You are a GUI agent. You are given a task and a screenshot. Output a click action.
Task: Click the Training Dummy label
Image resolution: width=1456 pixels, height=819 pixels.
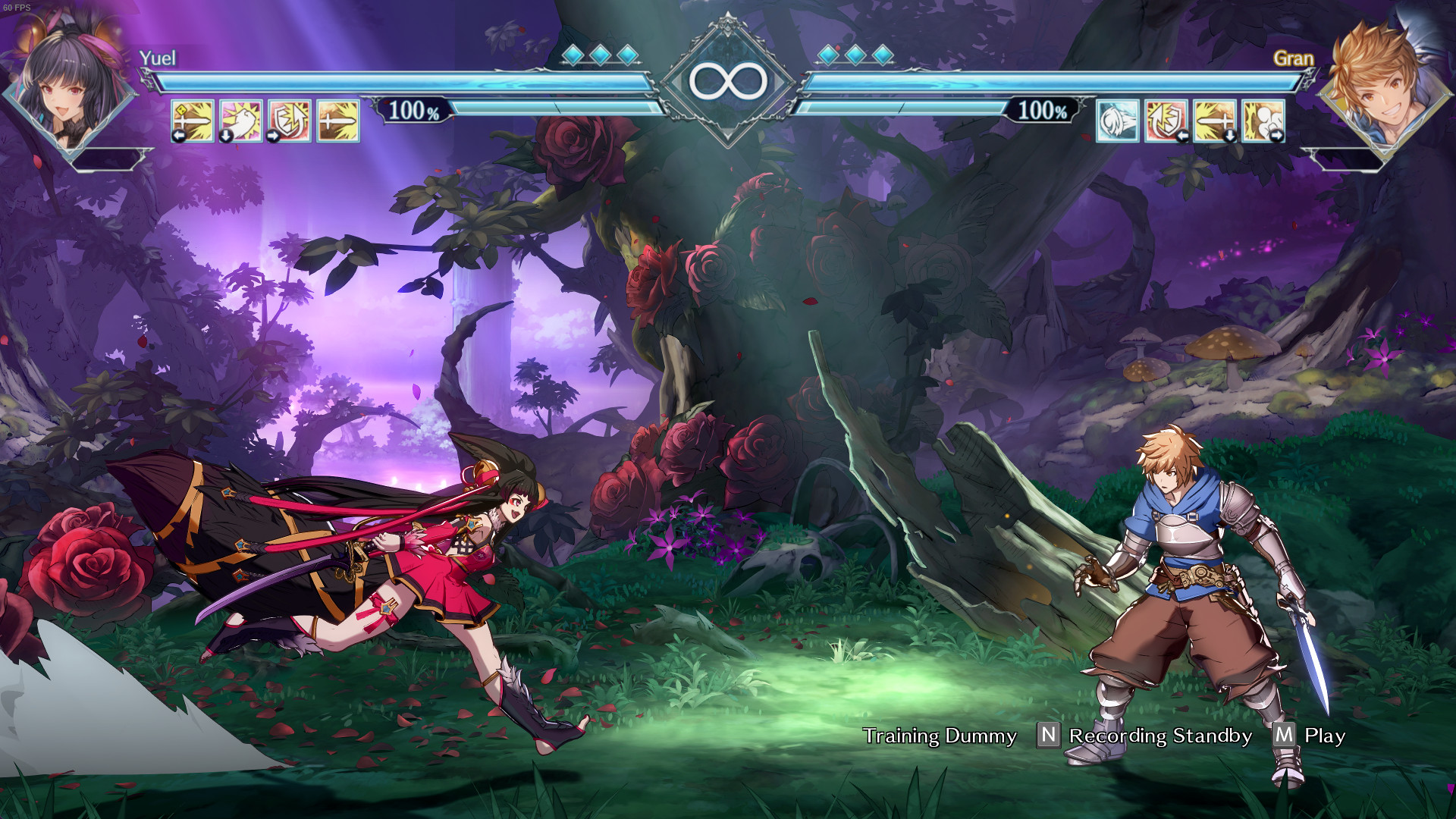940,736
